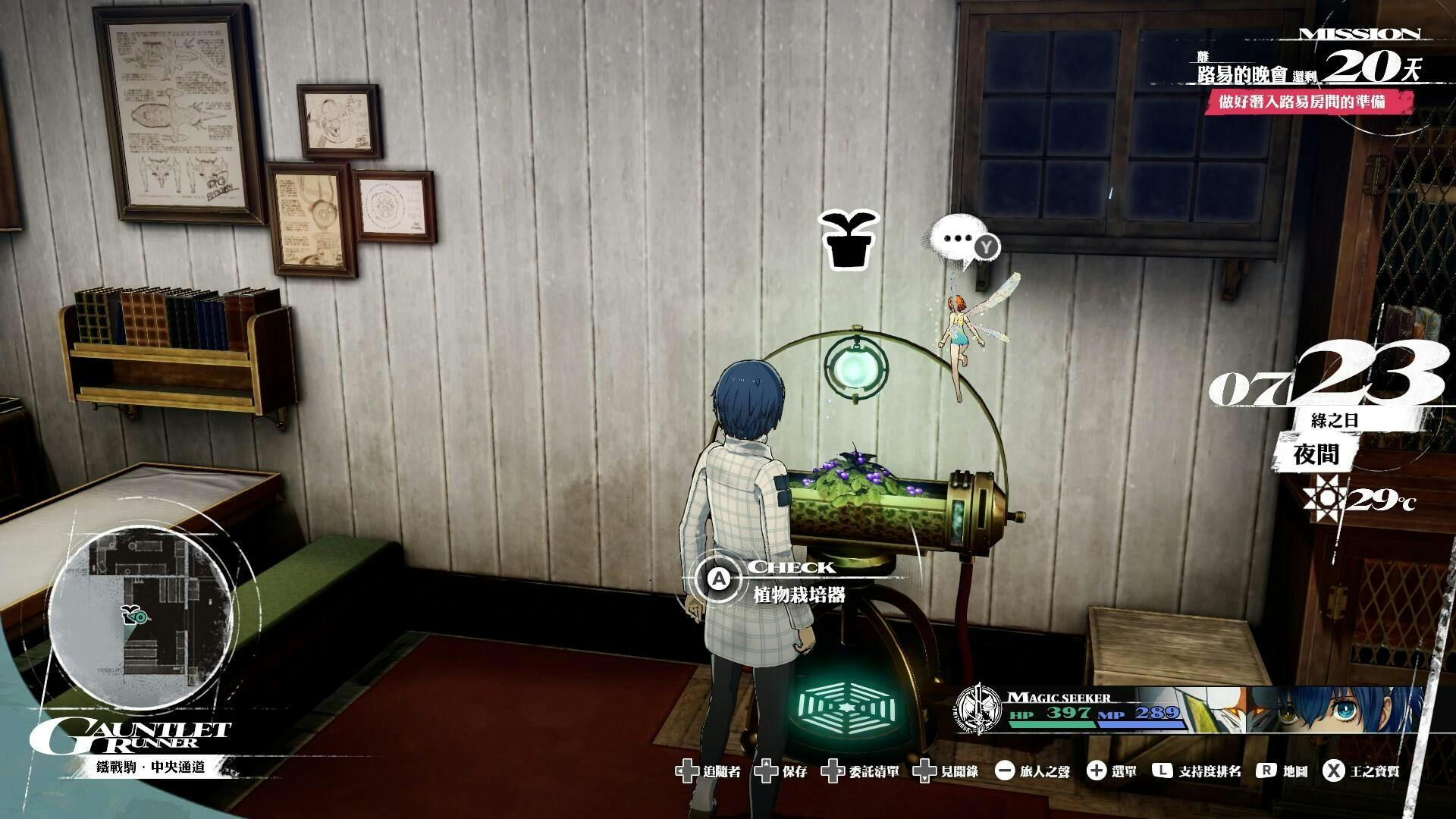Open the 選單 main menu
Screen dimensions: 1456x819
[1112, 772]
